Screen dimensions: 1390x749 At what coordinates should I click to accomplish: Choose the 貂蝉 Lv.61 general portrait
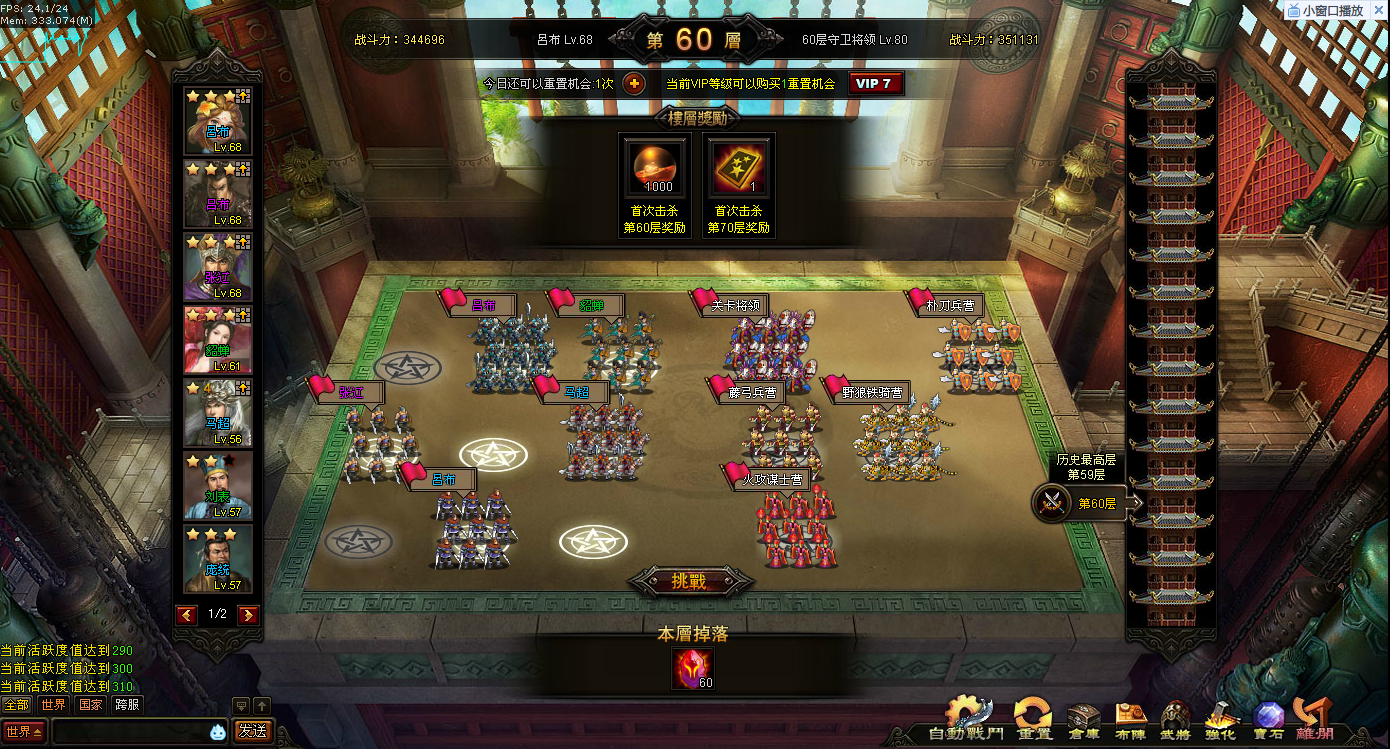point(218,340)
